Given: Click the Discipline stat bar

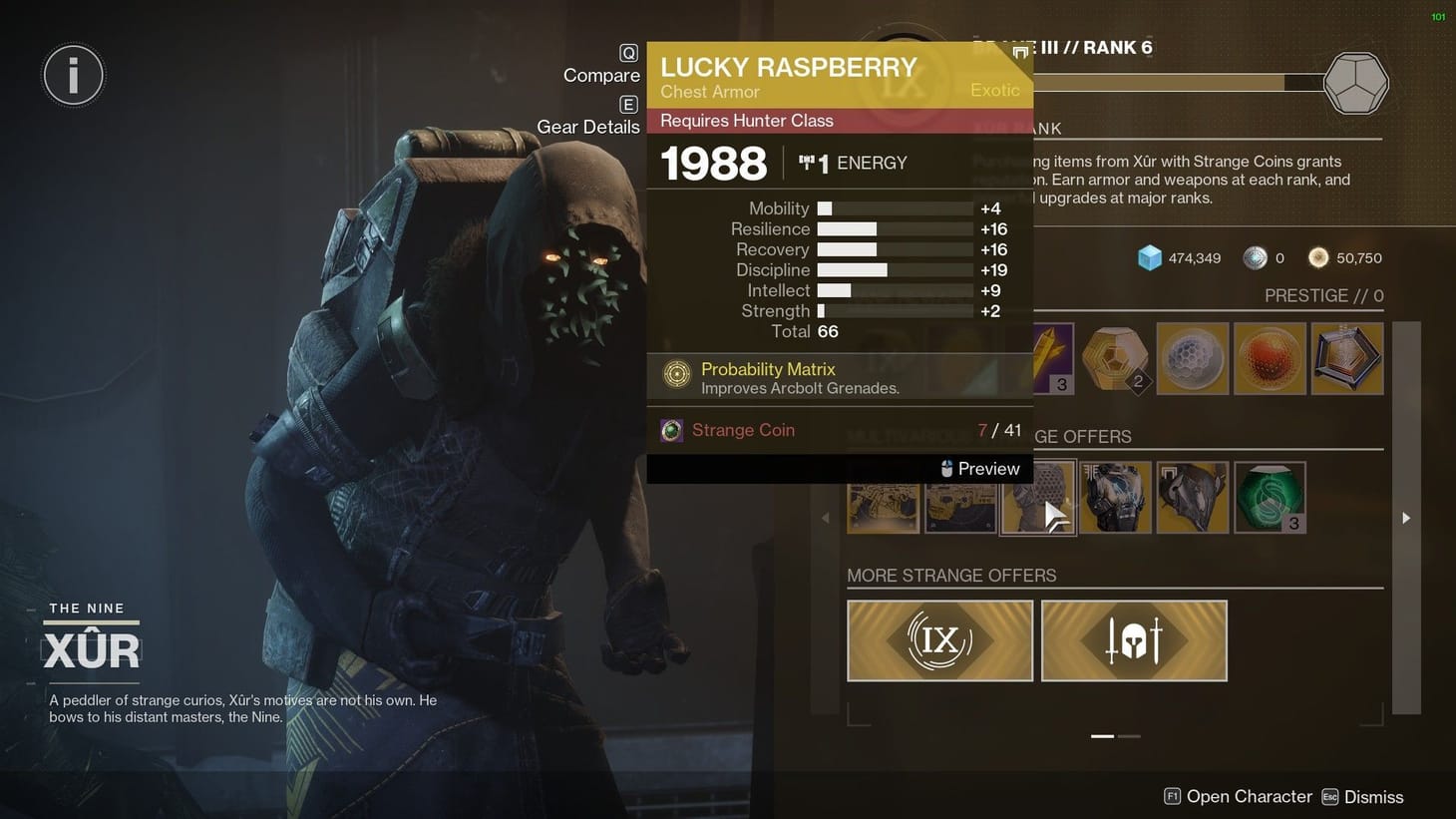Looking at the screenshot, I should click(878, 269).
